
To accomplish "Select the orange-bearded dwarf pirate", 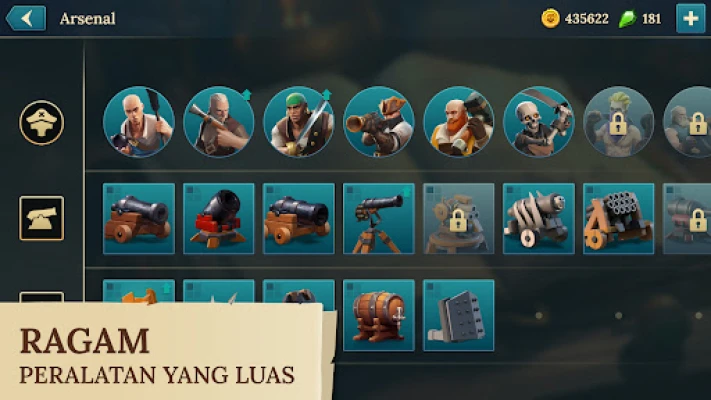I will pyautogui.click(x=458, y=122).
